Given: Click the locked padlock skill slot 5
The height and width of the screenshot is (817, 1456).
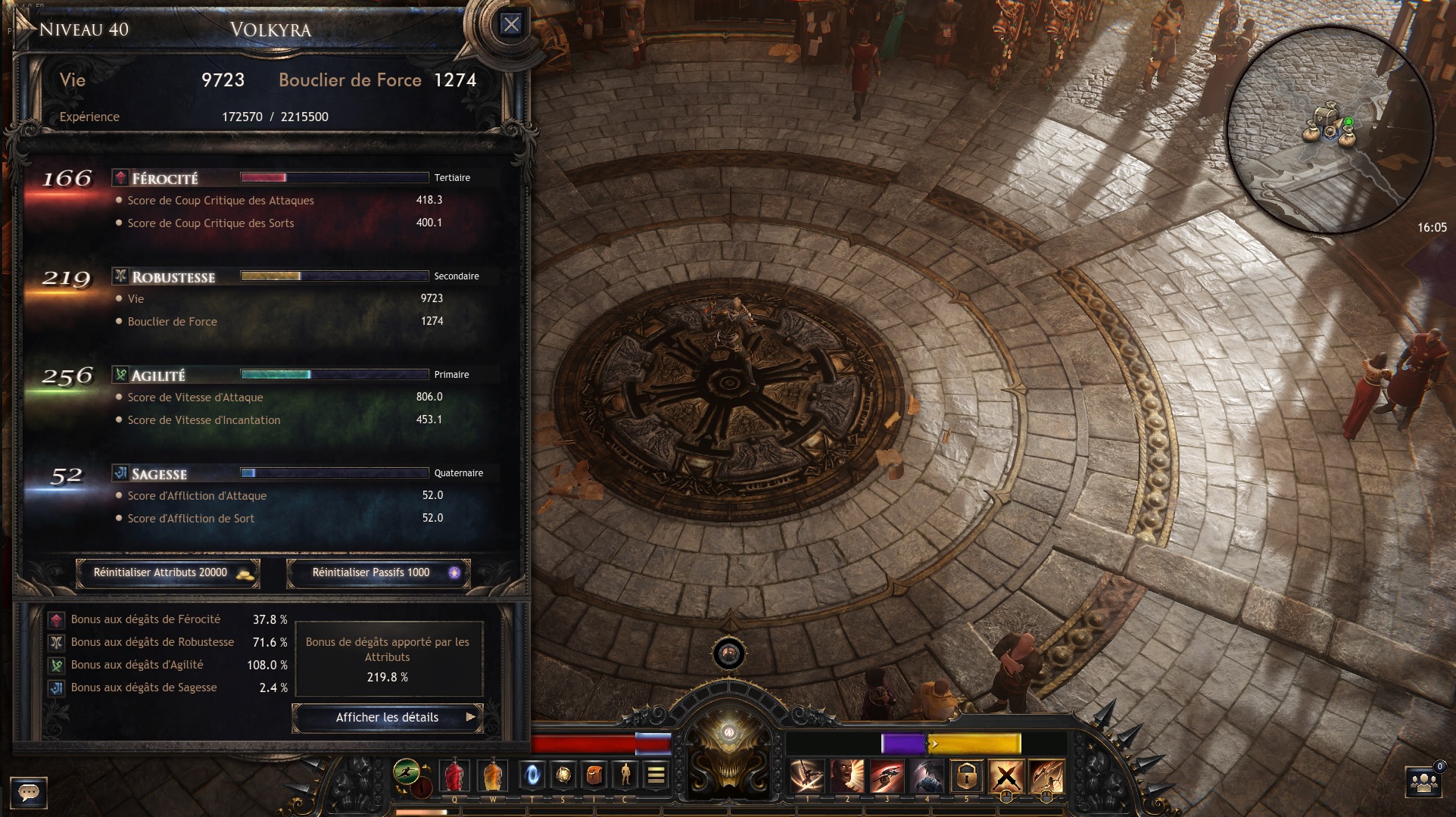Looking at the screenshot, I should click(966, 775).
